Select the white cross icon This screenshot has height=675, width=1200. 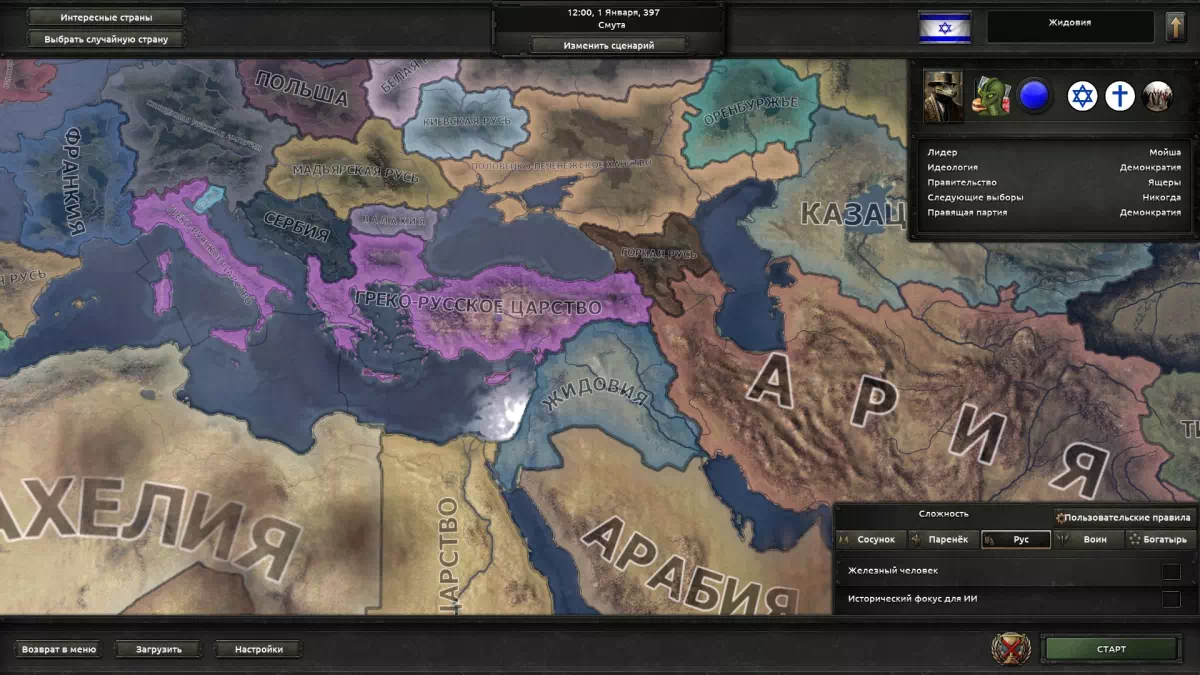click(x=1120, y=96)
